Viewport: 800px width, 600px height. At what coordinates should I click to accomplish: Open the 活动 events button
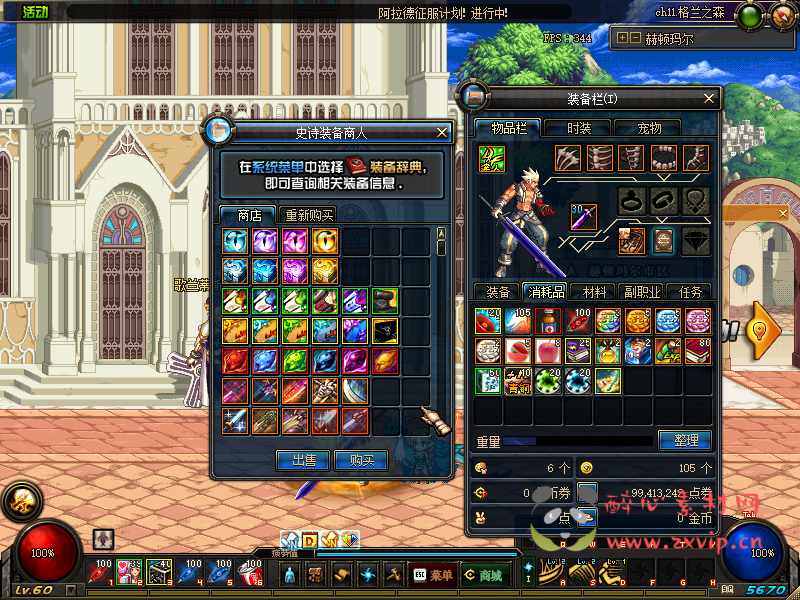[x=35, y=12]
